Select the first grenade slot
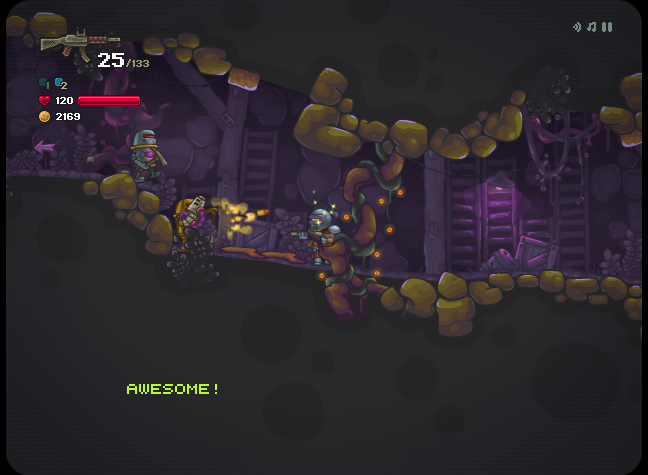 click(44, 83)
